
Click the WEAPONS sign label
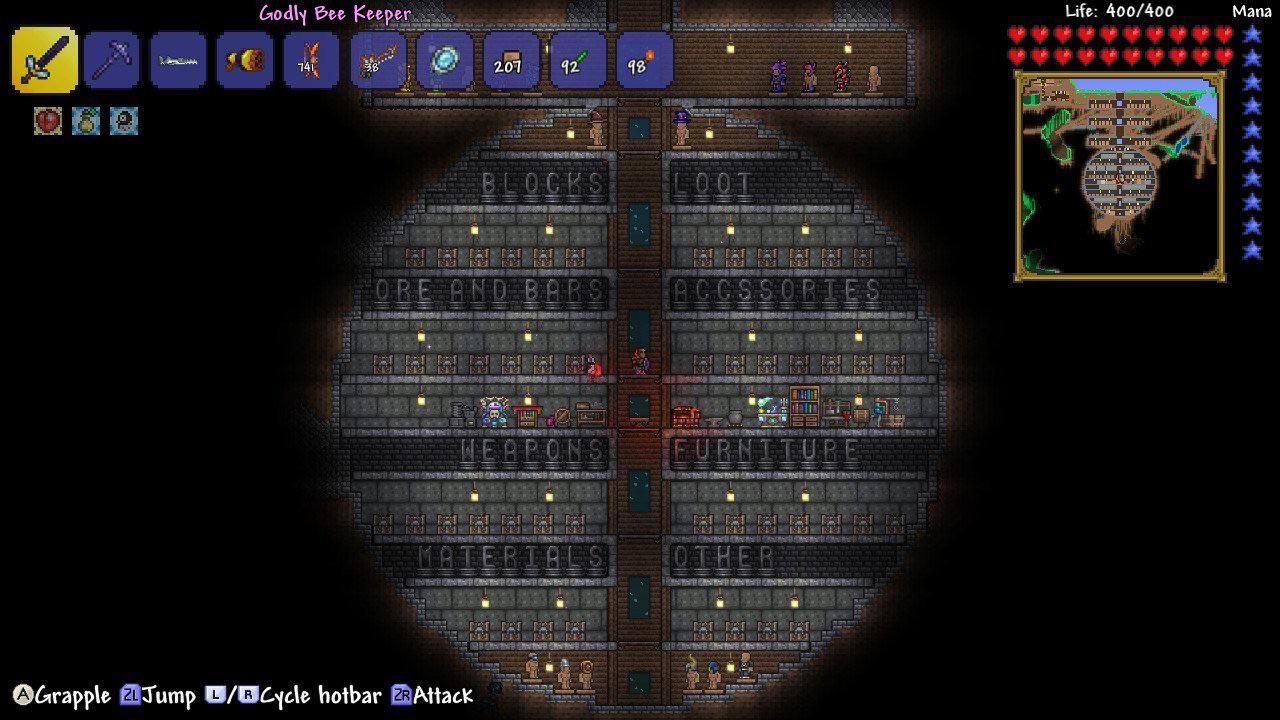[x=535, y=450]
